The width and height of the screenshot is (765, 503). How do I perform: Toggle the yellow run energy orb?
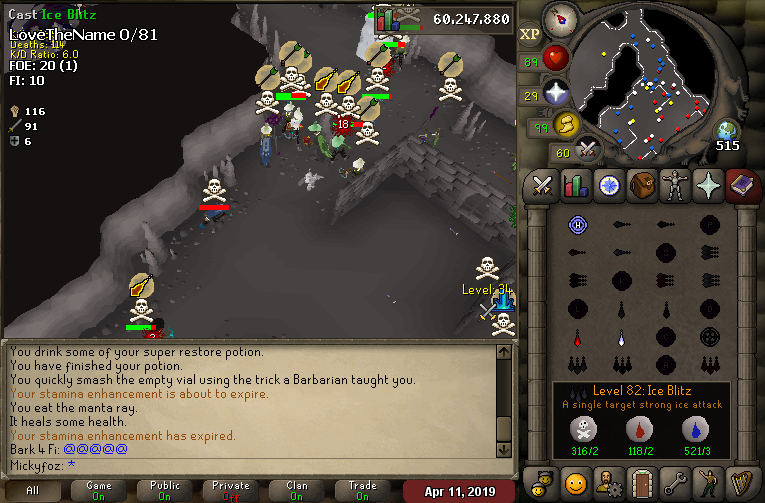(x=565, y=124)
